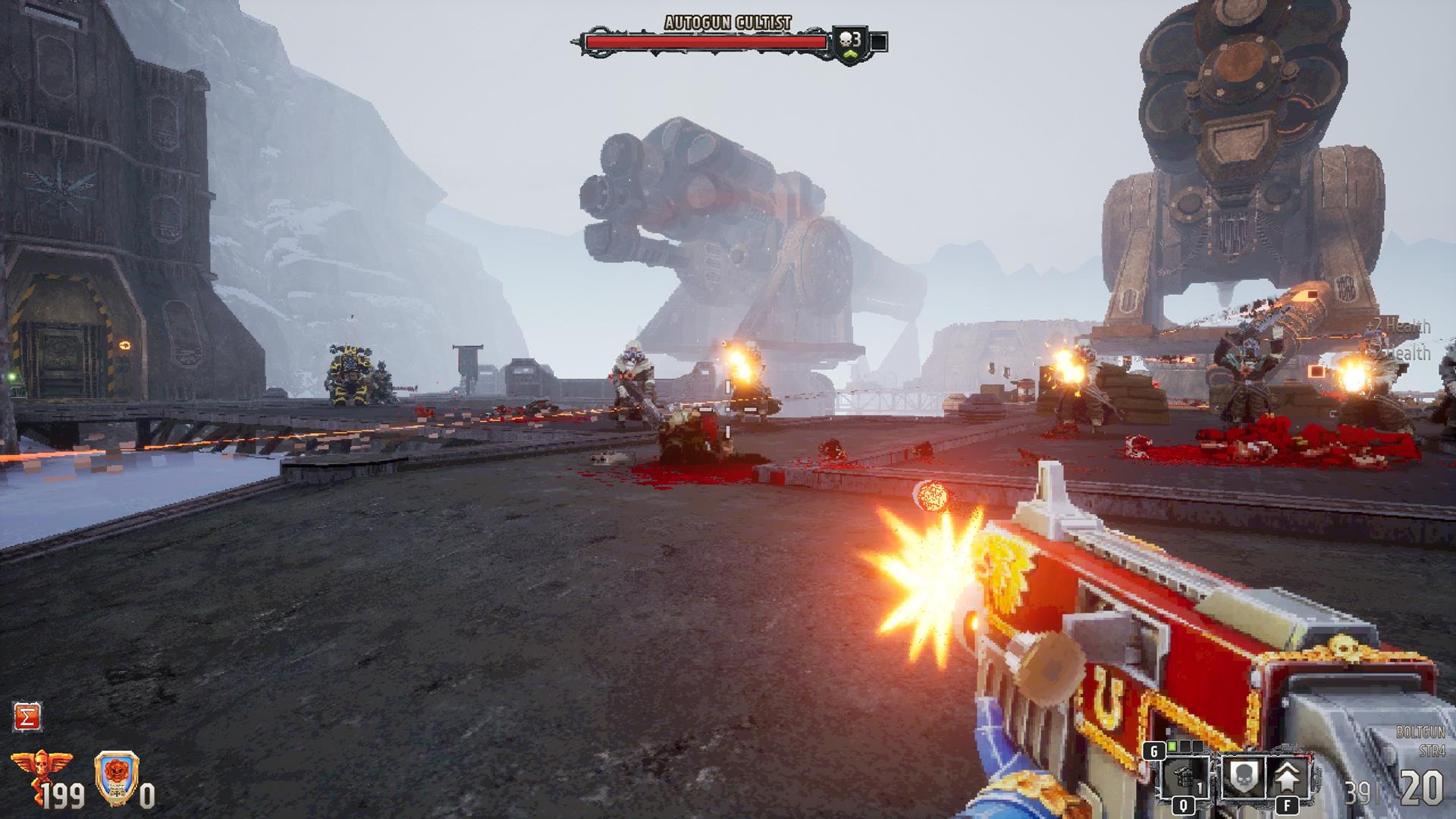Click the white arrow icon above the F key
This screenshot has height=819, width=1456.
tap(1287, 775)
